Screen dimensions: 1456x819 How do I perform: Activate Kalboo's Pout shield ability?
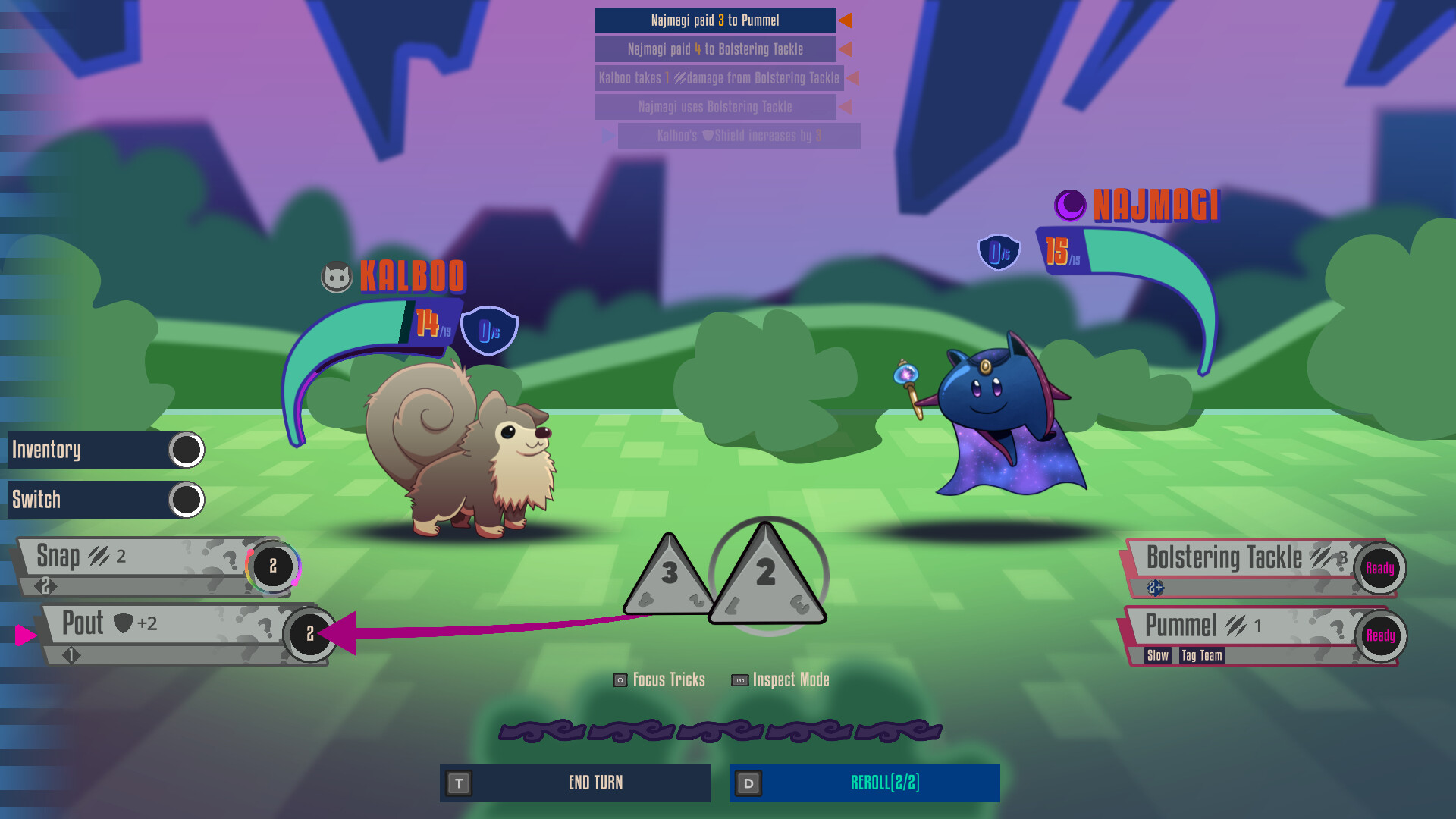coord(136,624)
